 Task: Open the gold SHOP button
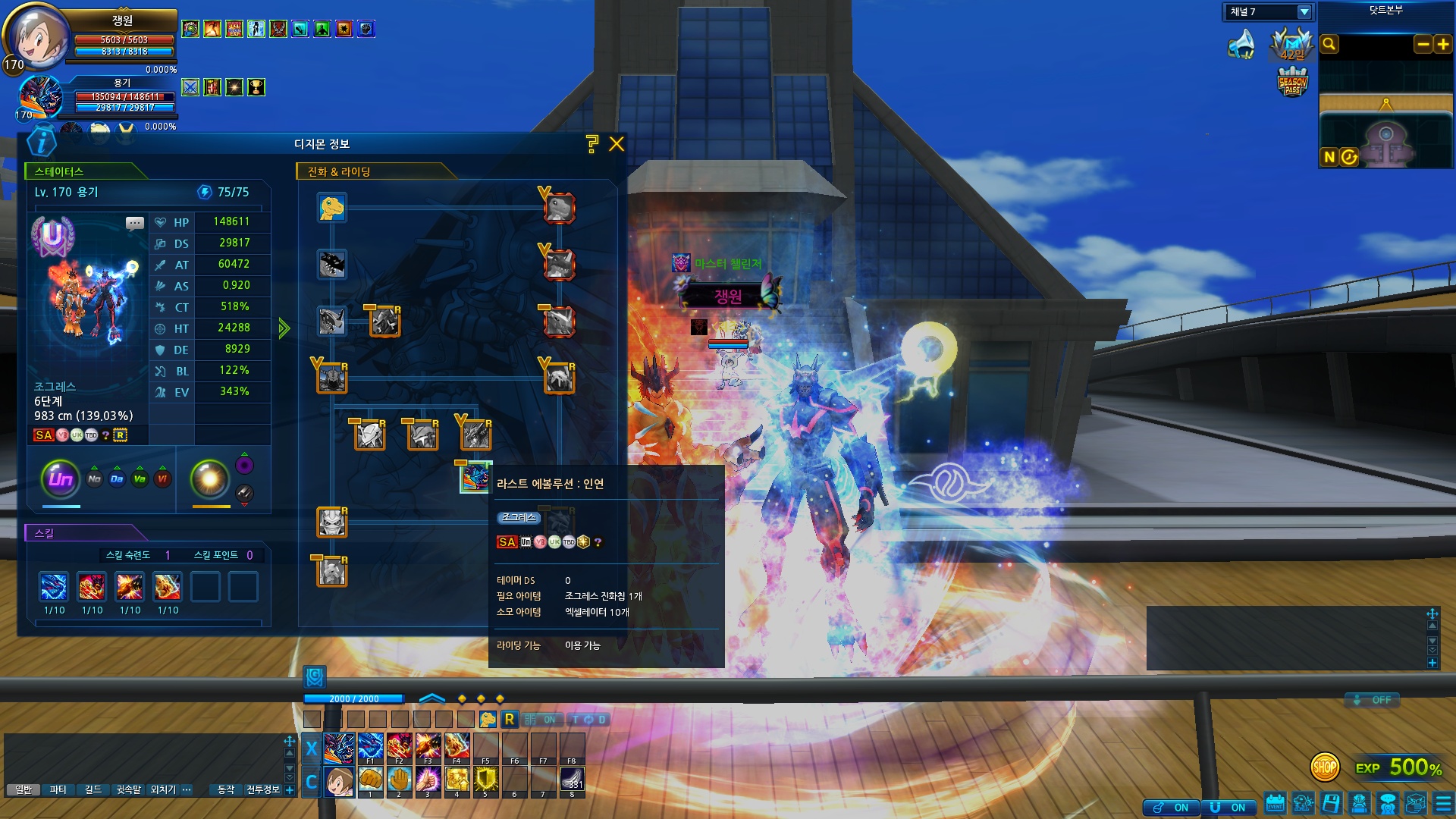[1325, 767]
